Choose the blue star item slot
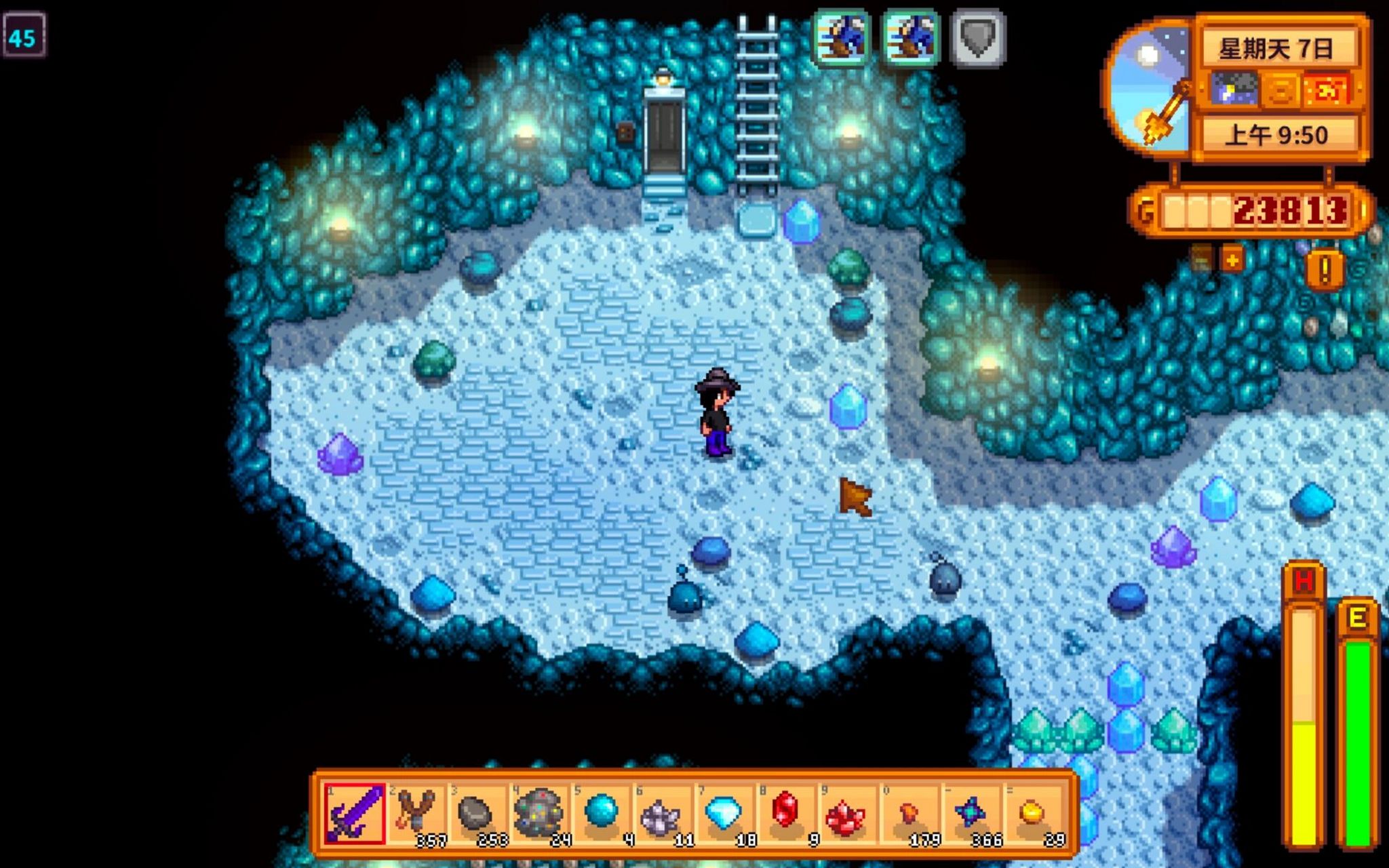This screenshot has height=868, width=1389. click(x=970, y=814)
